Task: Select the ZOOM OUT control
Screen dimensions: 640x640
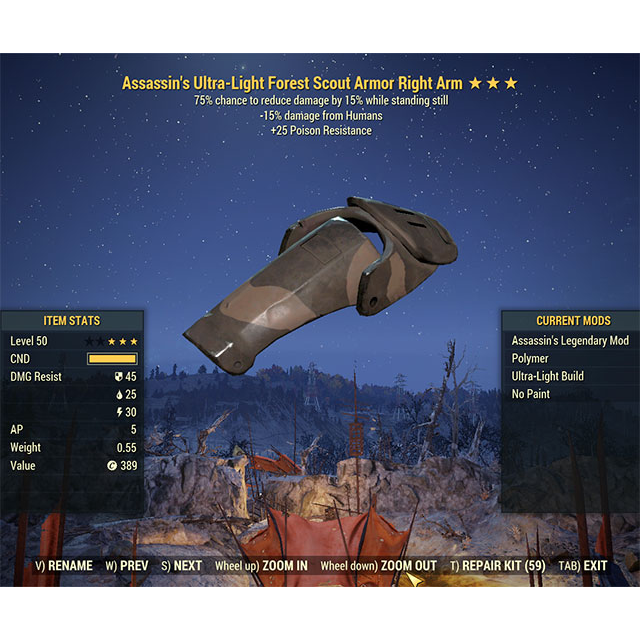Action: pyautogui.click(x=378, y=566)
